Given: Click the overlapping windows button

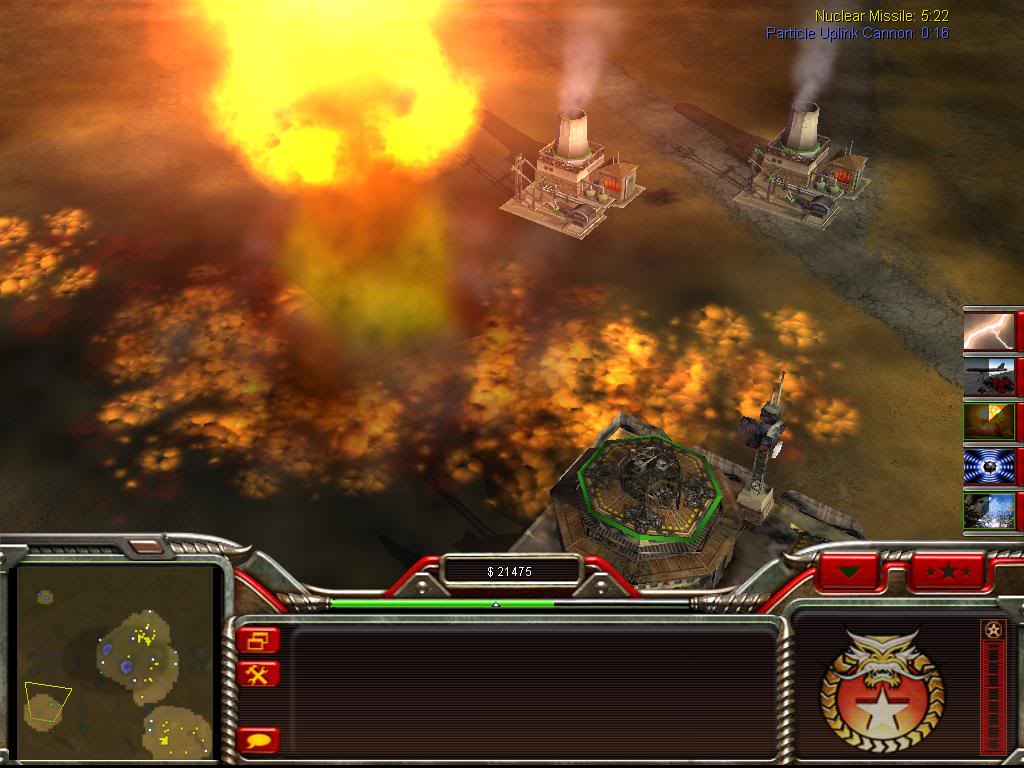Looking at the screenshot, I should pyautogui.click(x=260, y=640).
